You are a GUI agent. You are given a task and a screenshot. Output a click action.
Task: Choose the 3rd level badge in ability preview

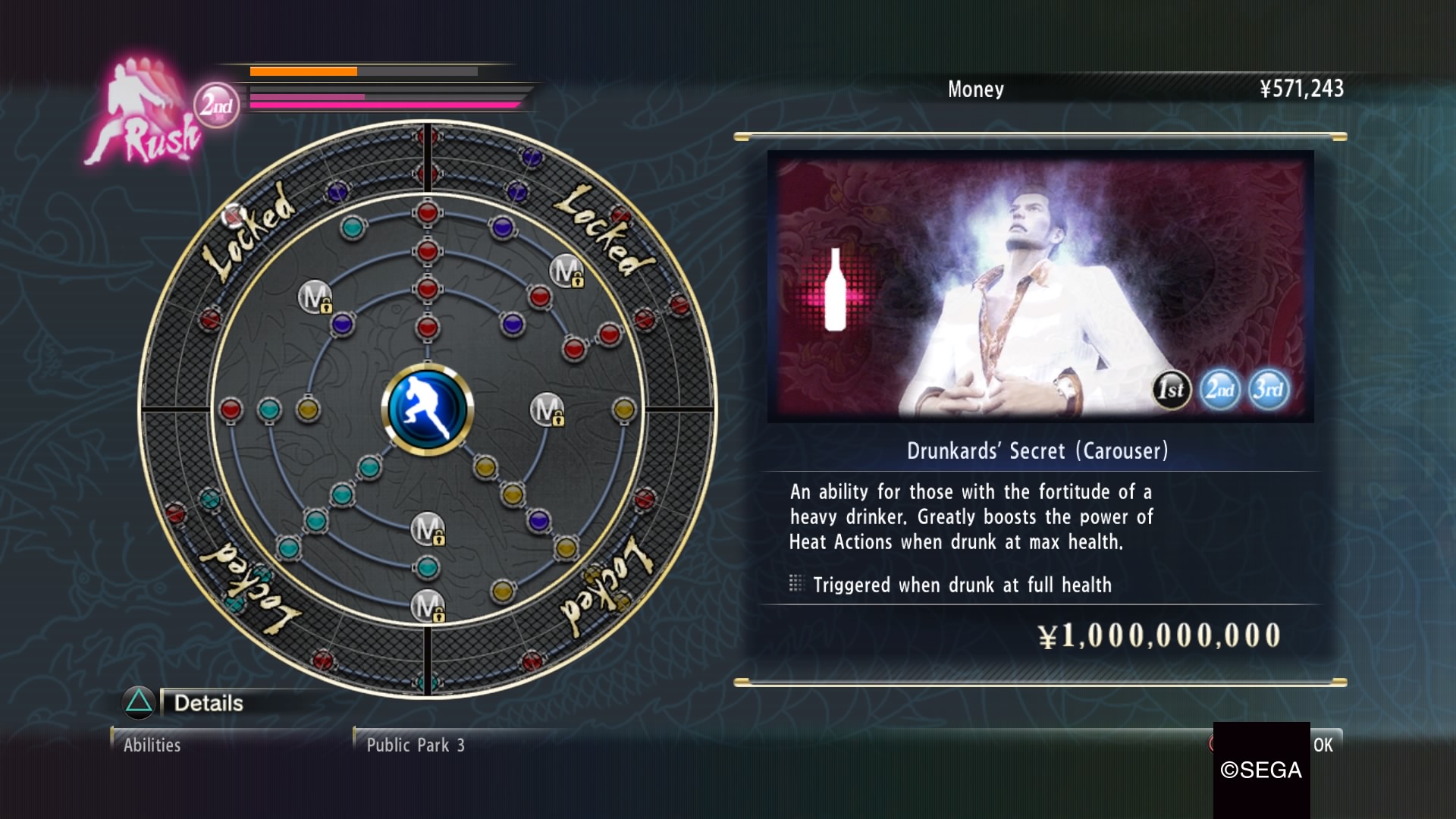1268,390
